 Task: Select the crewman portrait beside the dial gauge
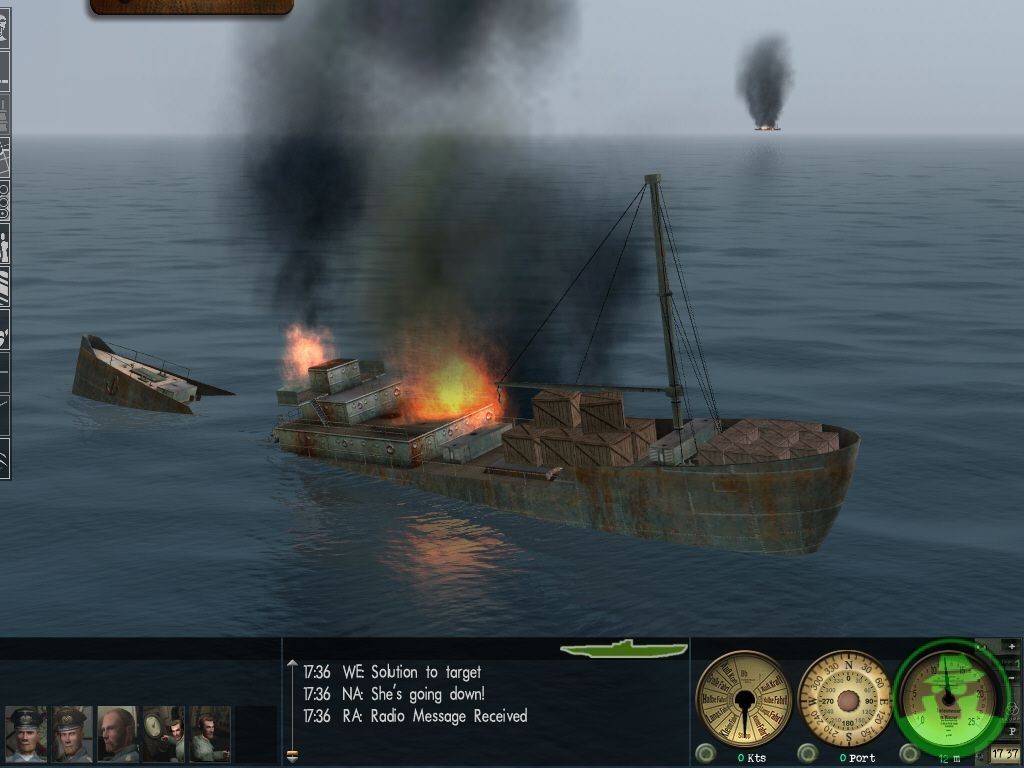tap(164, 735)
